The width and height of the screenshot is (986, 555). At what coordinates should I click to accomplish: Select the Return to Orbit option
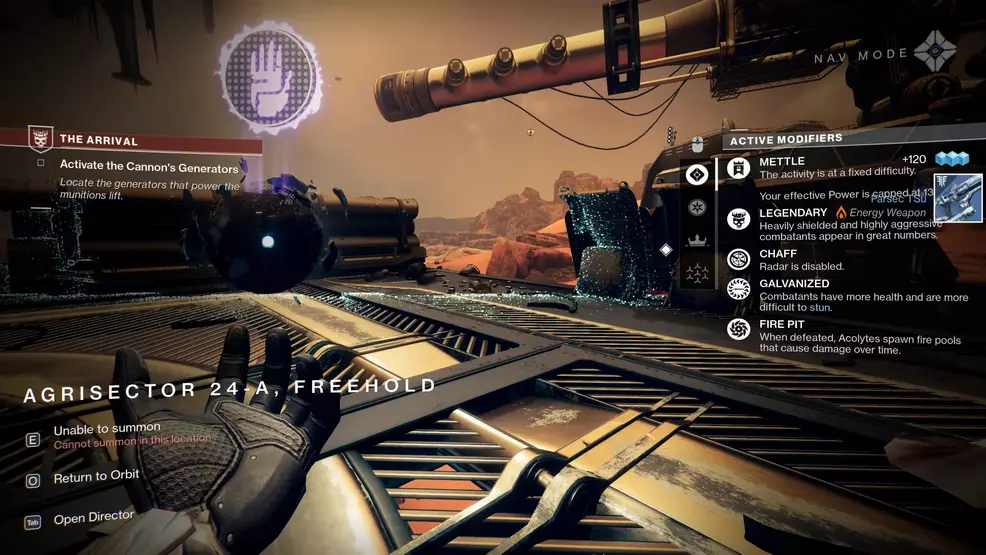96,478
